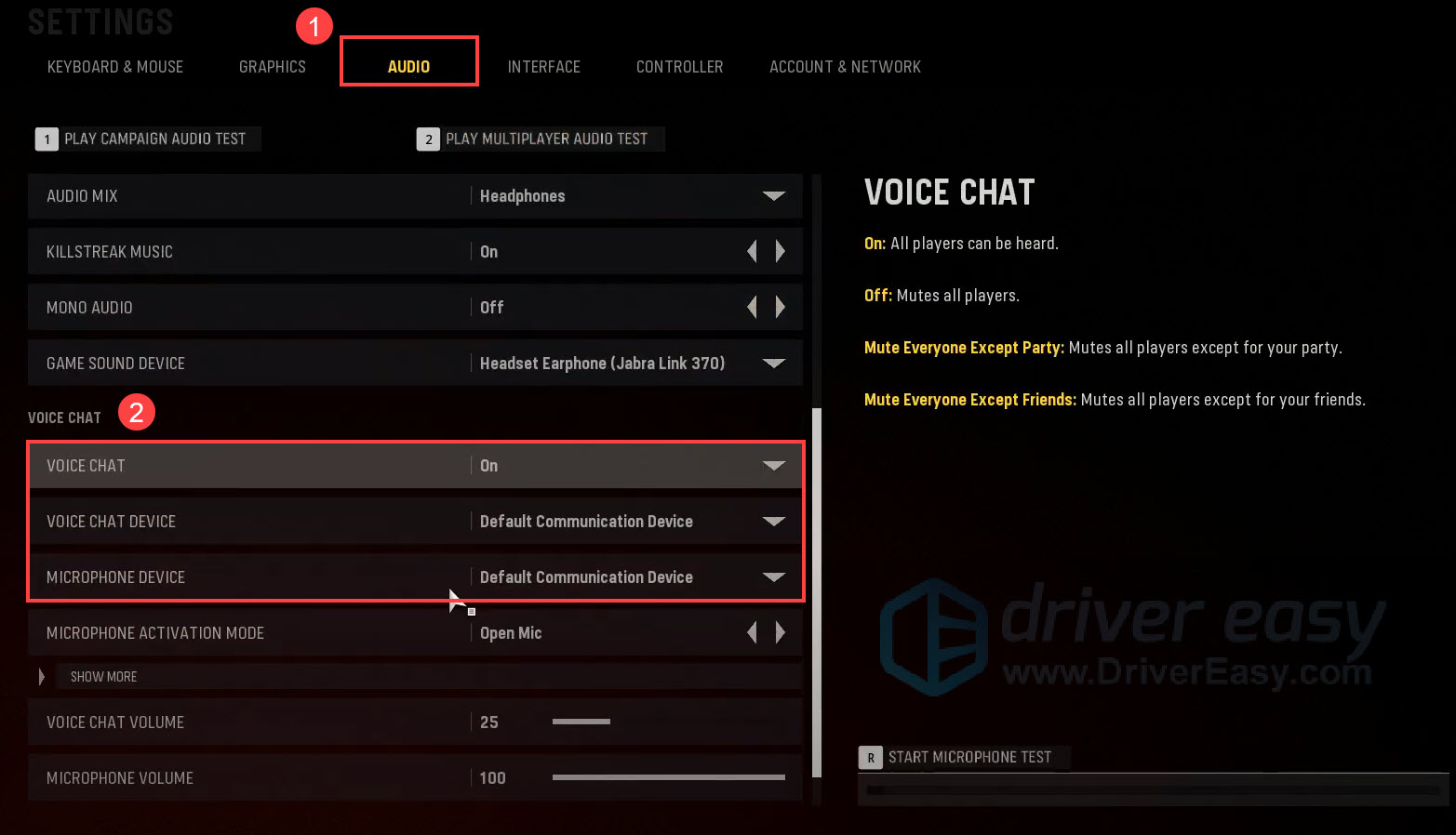Open the Audio Mix dropdown arrow
Screen dimensions: 1456x835
pos(774,196)
